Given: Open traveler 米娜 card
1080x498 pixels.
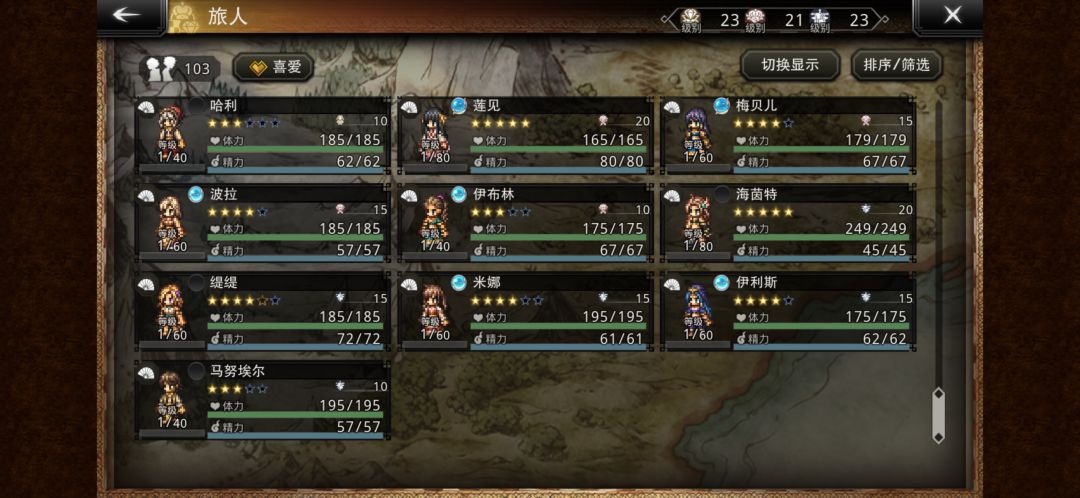Looking at the screenshot, I should click(526, 311).
